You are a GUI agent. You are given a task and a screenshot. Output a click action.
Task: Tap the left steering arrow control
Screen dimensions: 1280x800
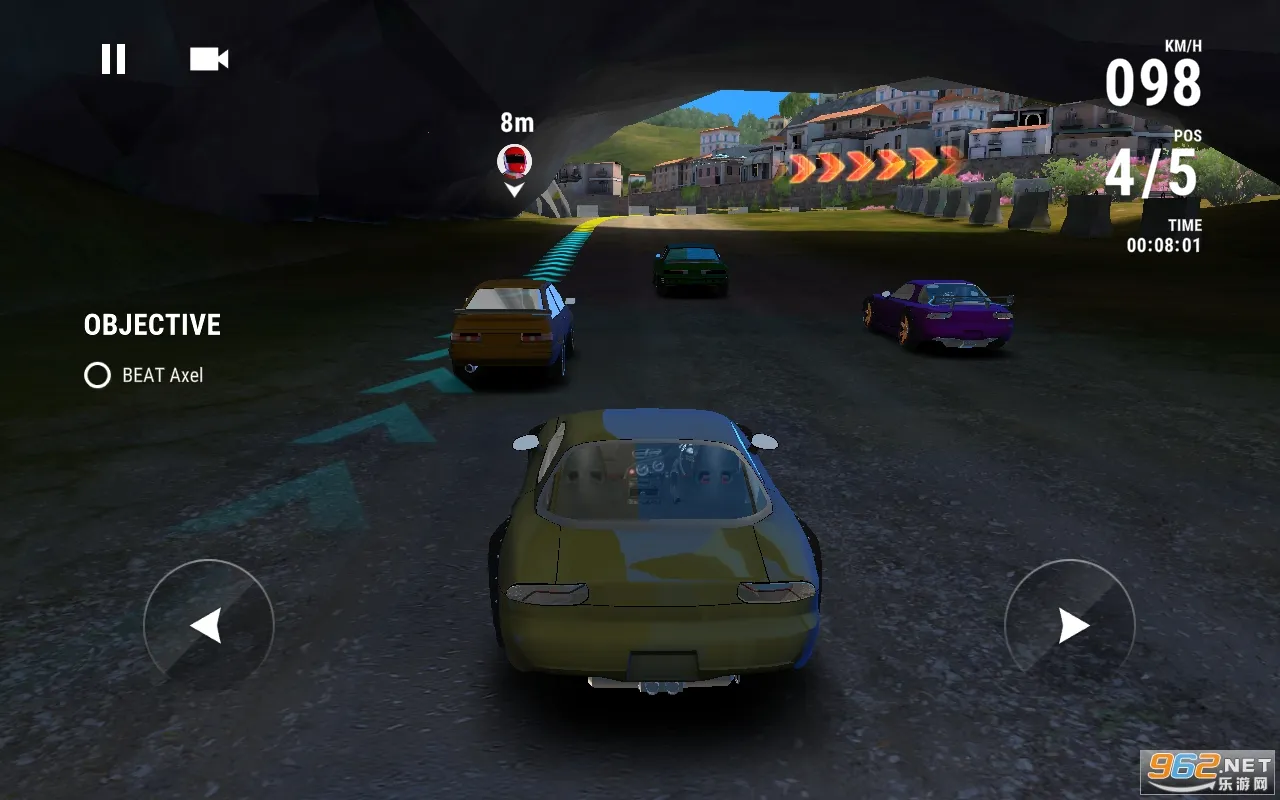[211, 625]
